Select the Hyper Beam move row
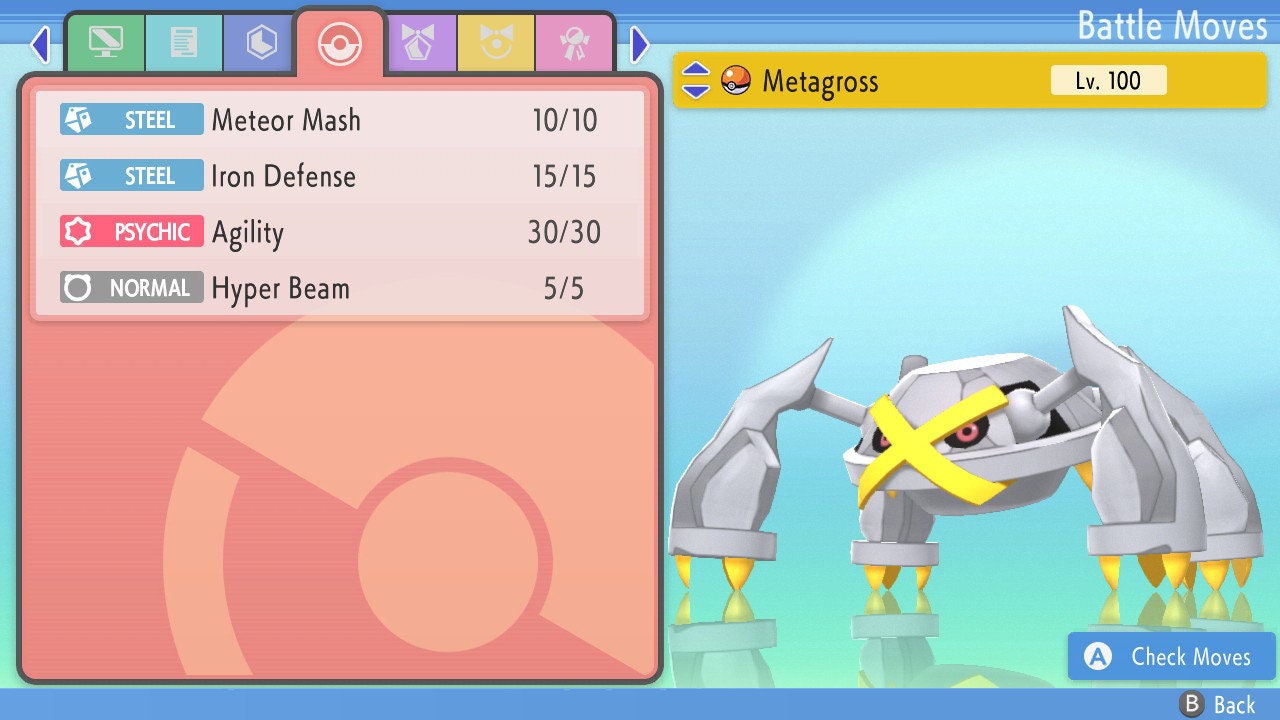The height and width of the screenshot is (720, 1280). tap(340, 289)
